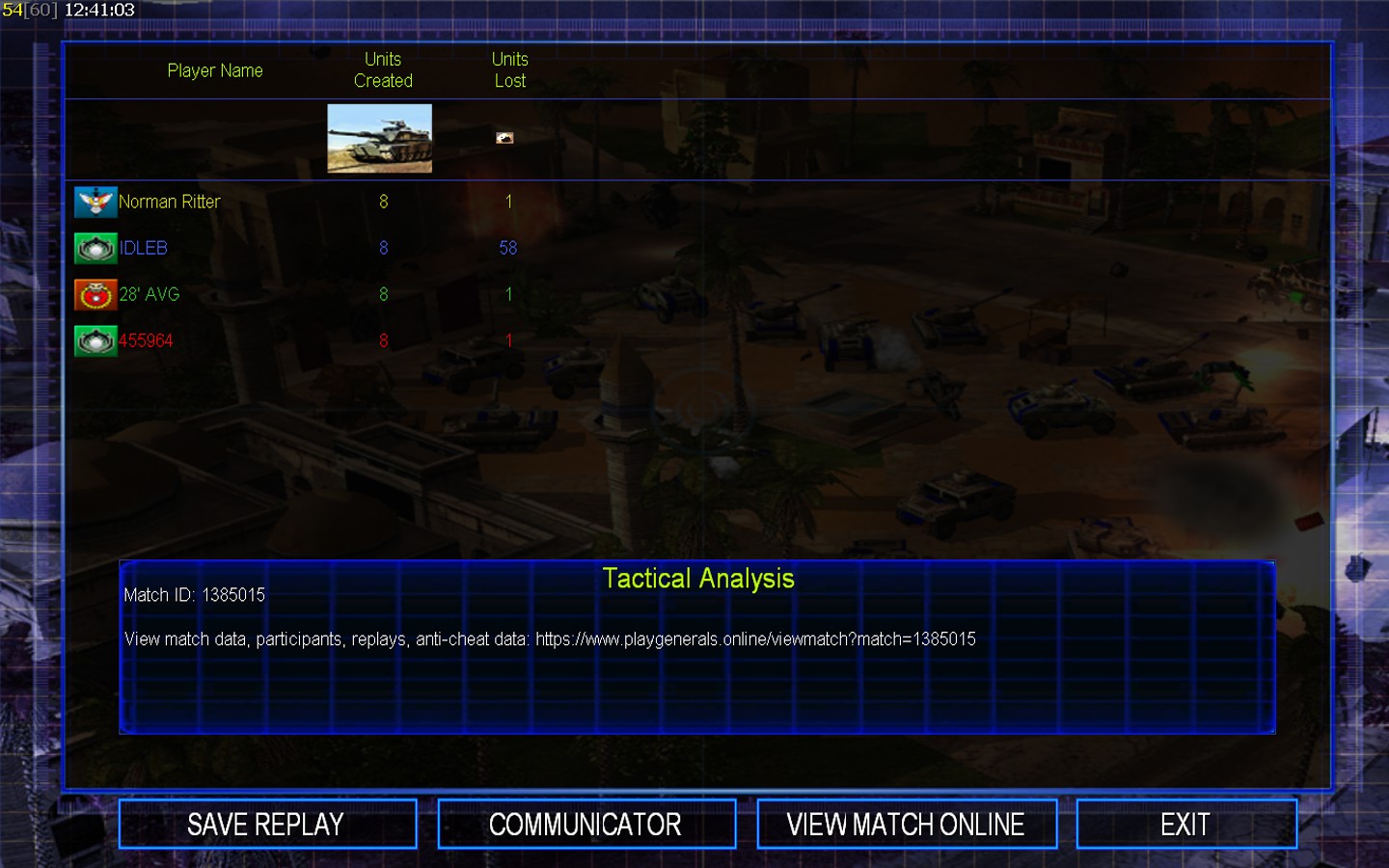Select player 455964 row
The image size is (1389, 868).
click(x=146, y=340)
